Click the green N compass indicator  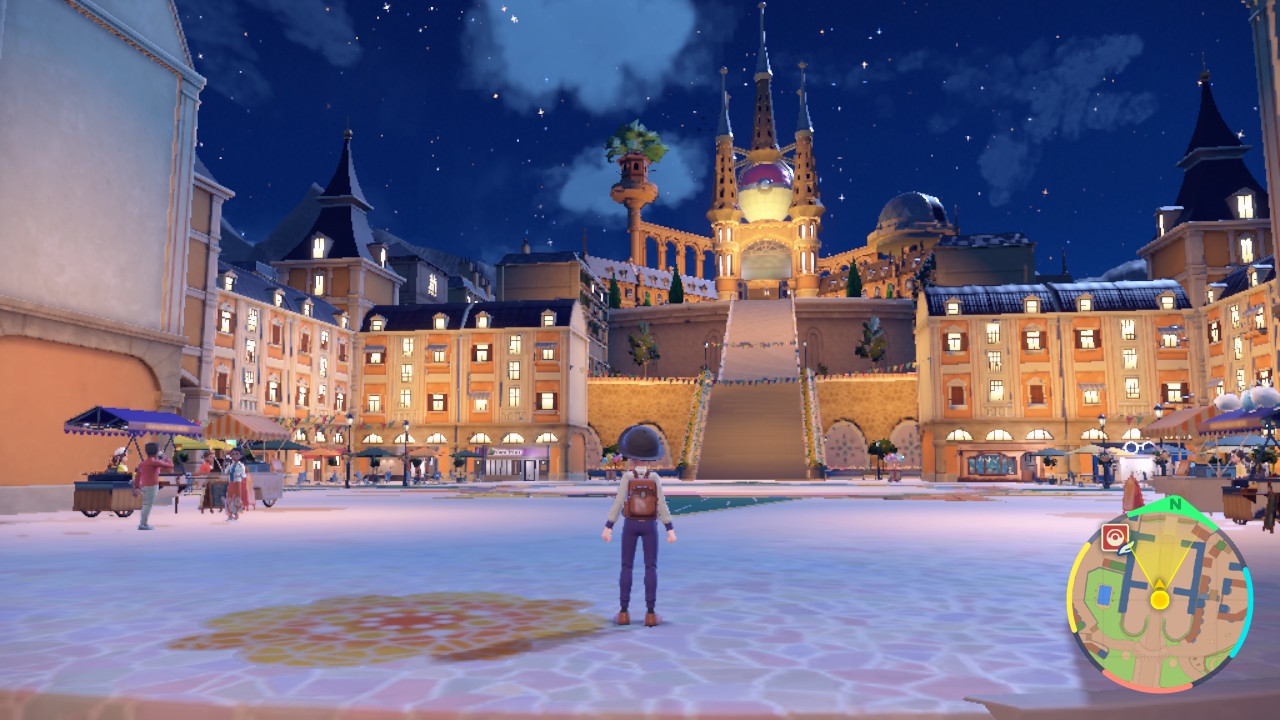click(x=1174, y=506)
